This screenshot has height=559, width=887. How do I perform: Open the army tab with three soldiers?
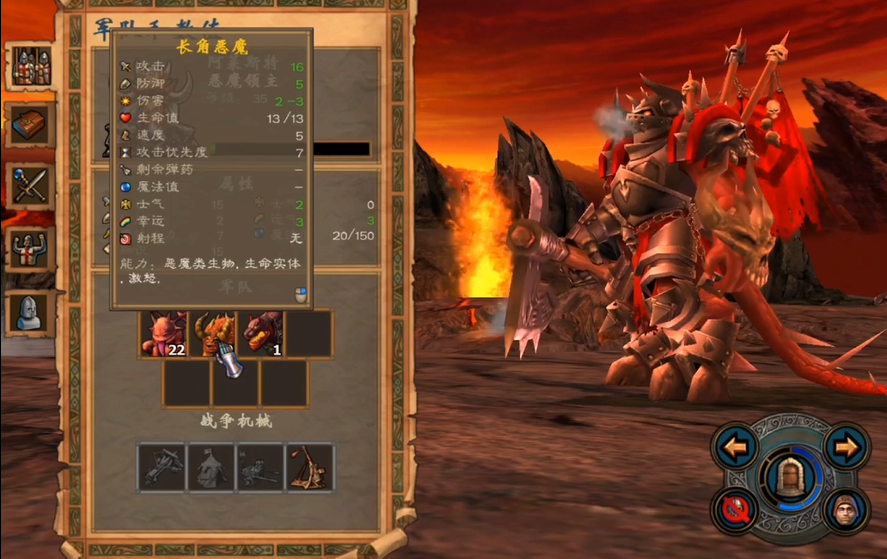pyautogui.click(x=30, y=66)
